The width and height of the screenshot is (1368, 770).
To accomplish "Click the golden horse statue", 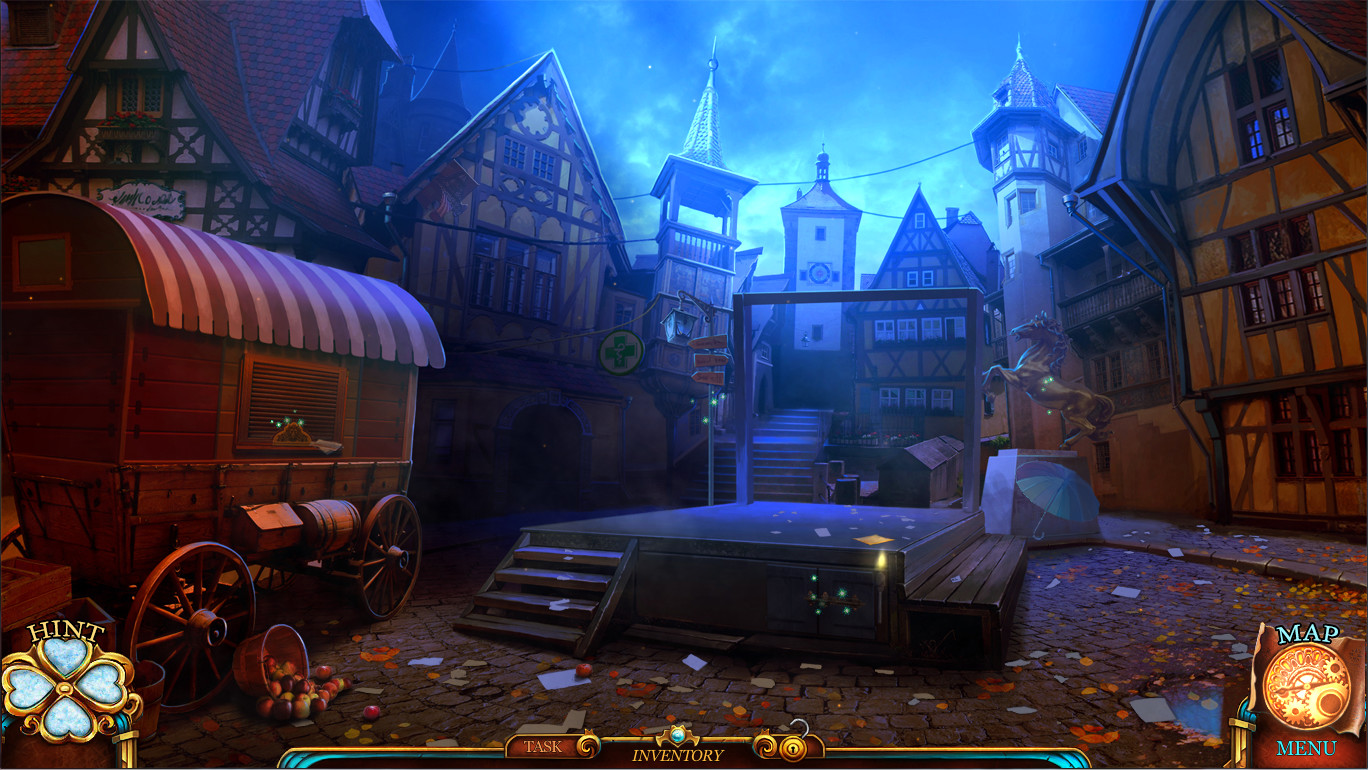I will [1042, 380].
